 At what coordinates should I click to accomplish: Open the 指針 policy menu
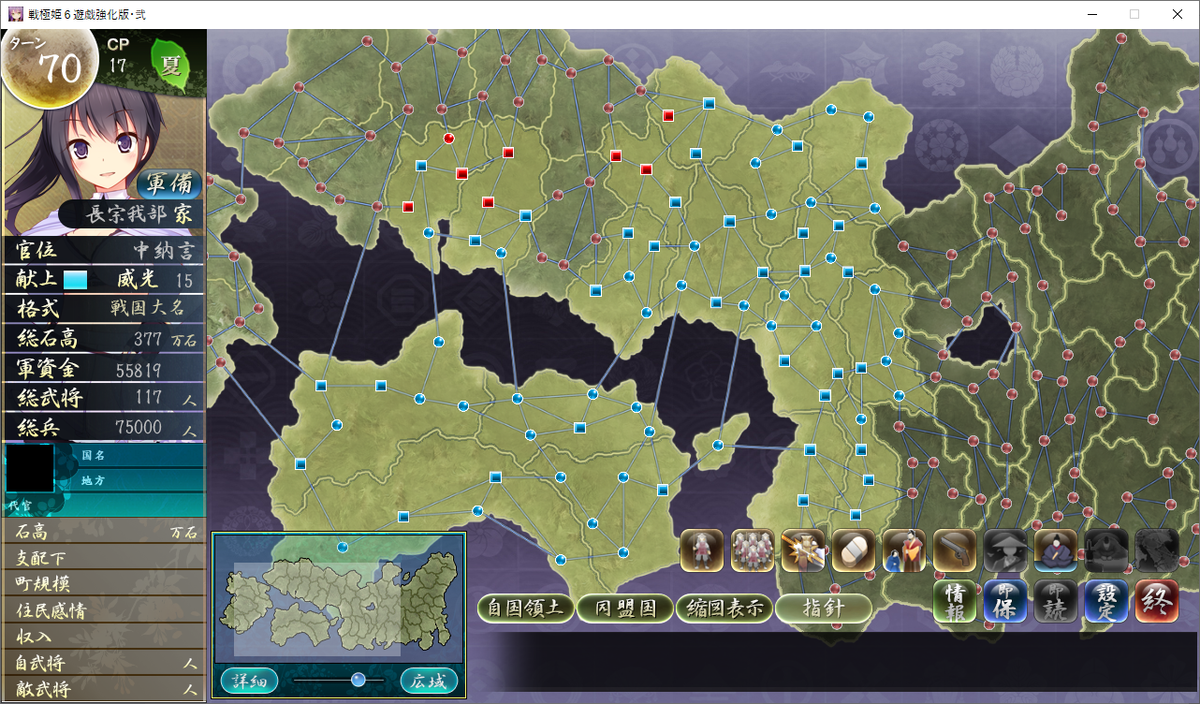(824, 608)
